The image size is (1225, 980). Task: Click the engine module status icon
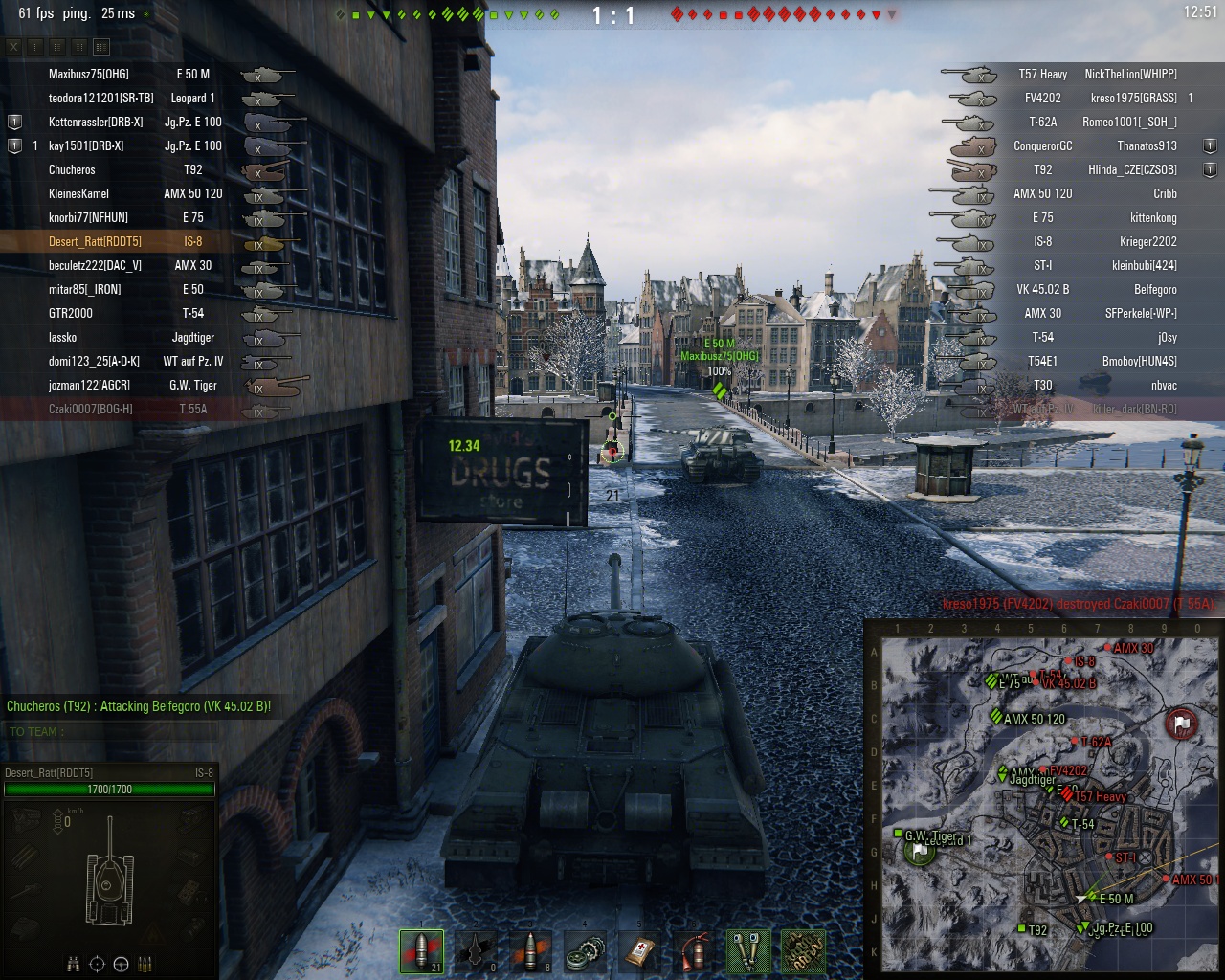pyautogui.click(x=26, y=818)
